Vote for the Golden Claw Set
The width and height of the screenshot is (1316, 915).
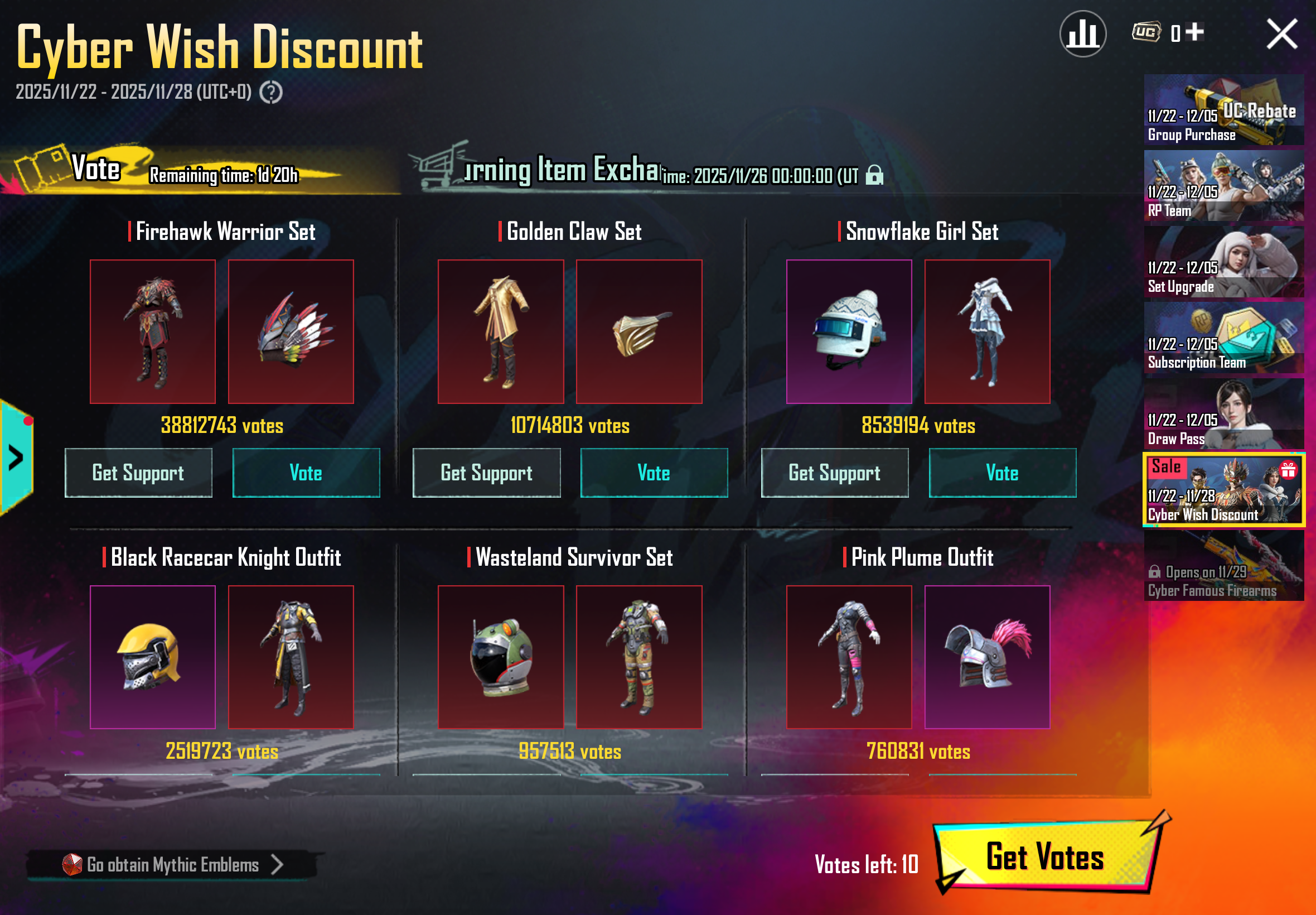pyautogui.click(x=654, y=473)
